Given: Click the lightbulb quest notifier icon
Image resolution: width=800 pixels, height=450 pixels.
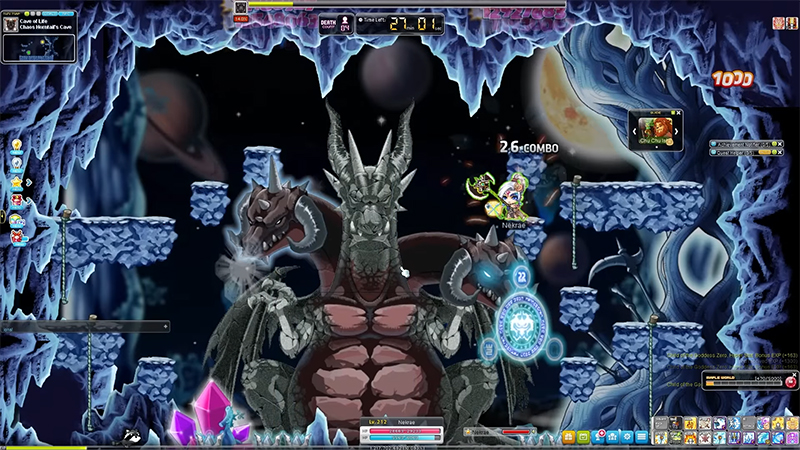Looking at the screenshot, I should tap(17, 146).
